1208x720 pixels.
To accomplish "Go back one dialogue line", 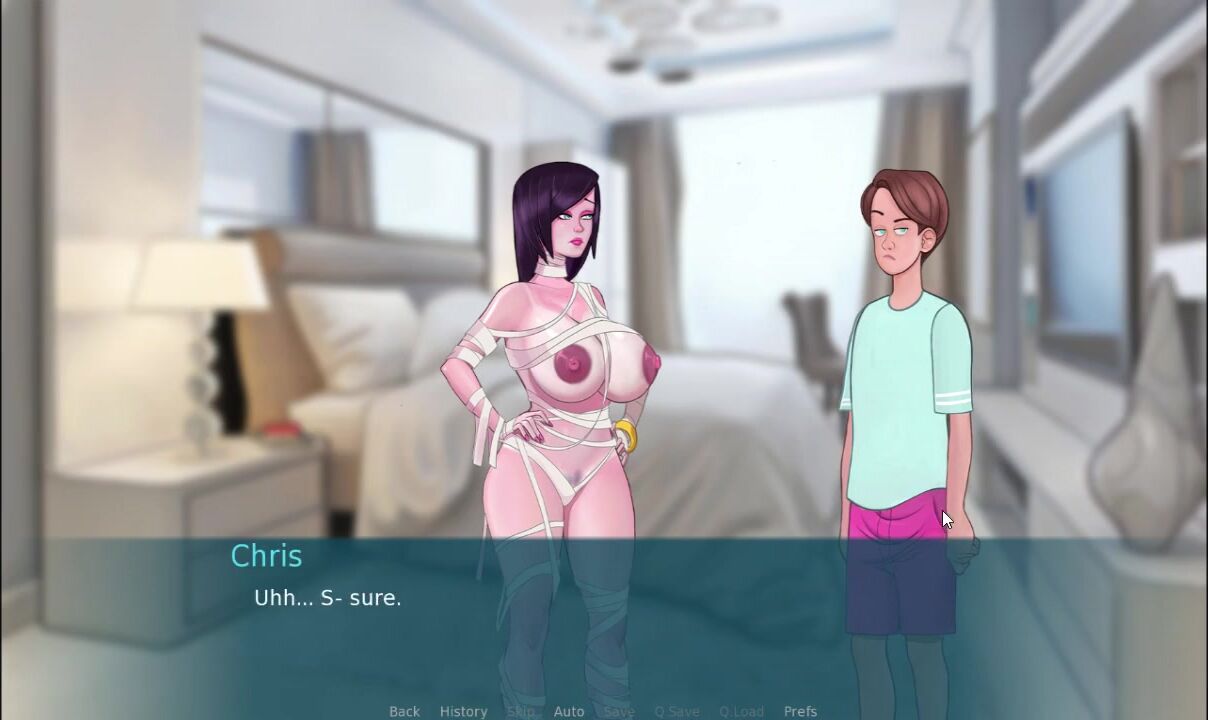I will point(404,711).
